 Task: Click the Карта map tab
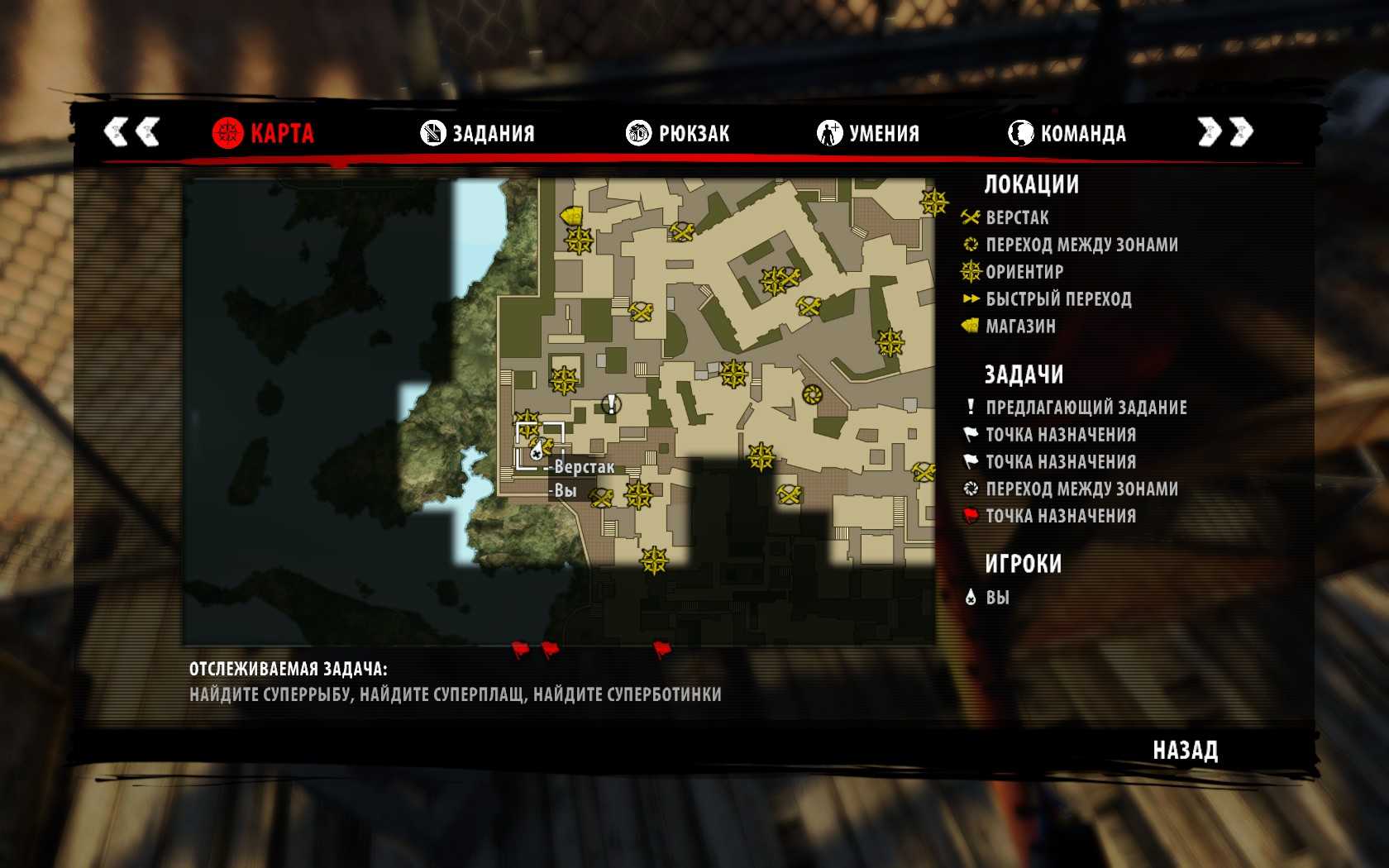(263, 133)
